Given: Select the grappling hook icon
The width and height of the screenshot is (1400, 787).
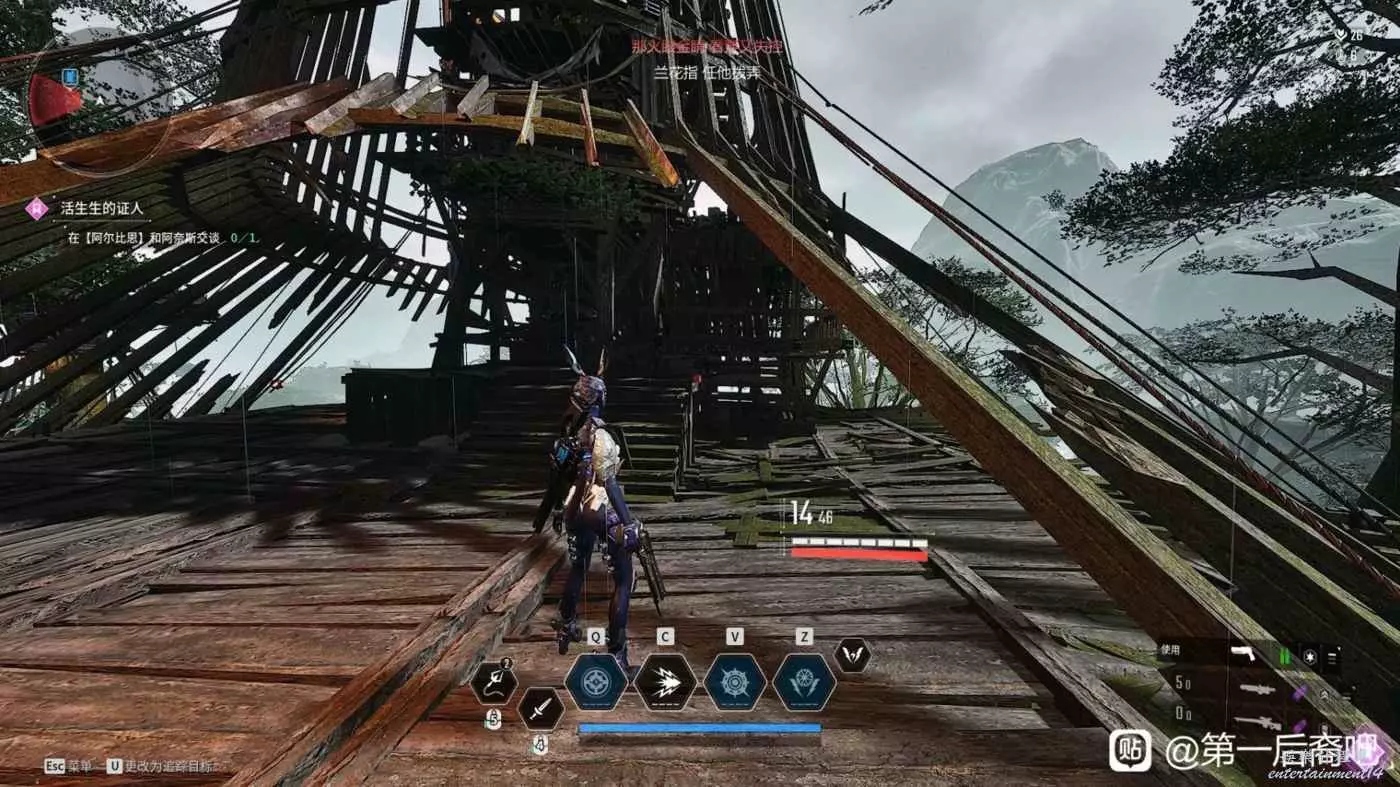Looking at the screenshot, I should coord(494,682).
